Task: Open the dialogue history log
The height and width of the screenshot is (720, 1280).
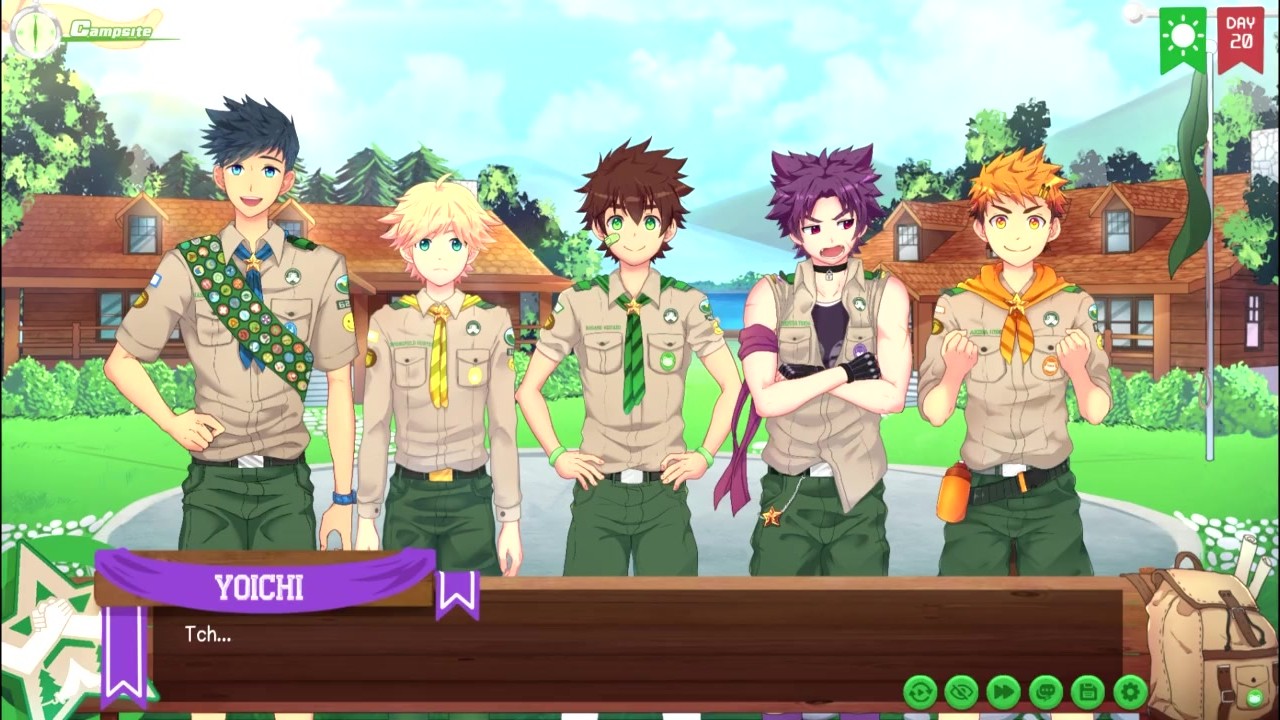Action: (1046, 691)
